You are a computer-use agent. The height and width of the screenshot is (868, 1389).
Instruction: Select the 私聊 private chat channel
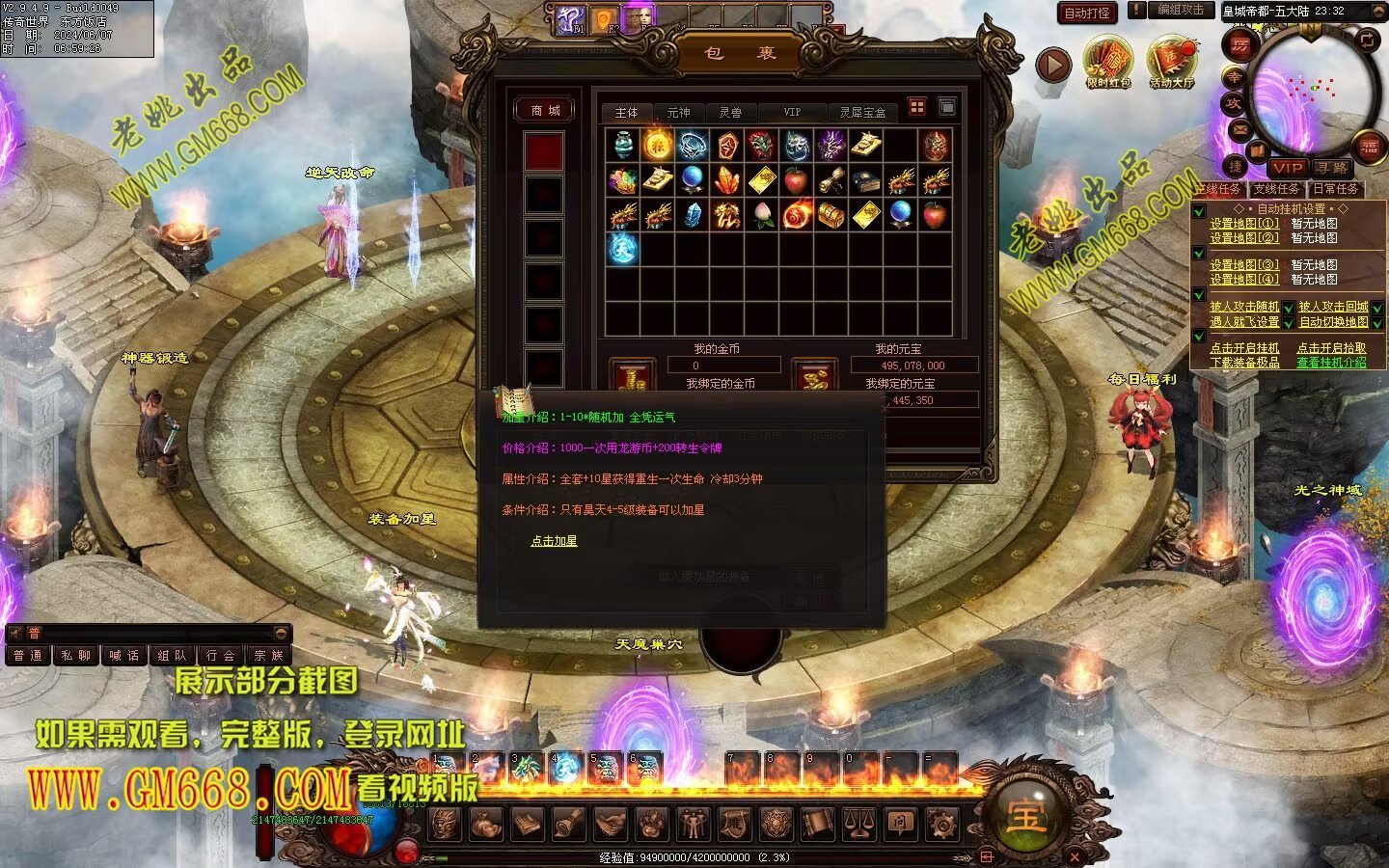click(x=76, y=656)
